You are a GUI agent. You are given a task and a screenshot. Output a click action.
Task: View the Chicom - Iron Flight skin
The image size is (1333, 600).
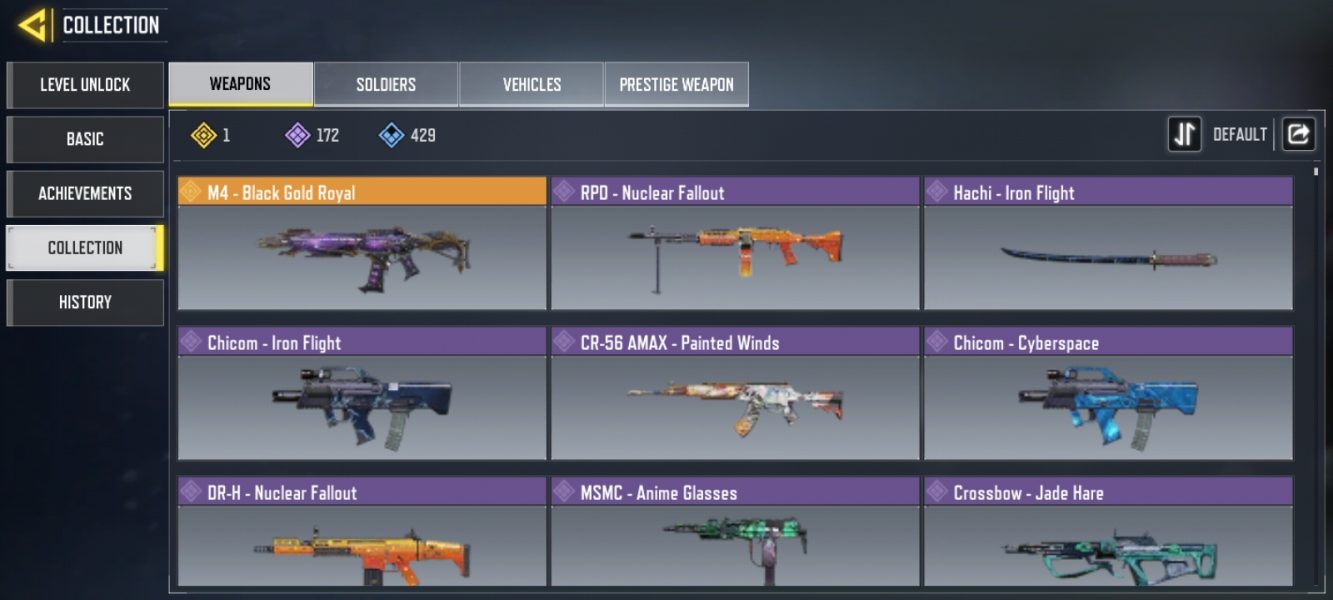362,395
